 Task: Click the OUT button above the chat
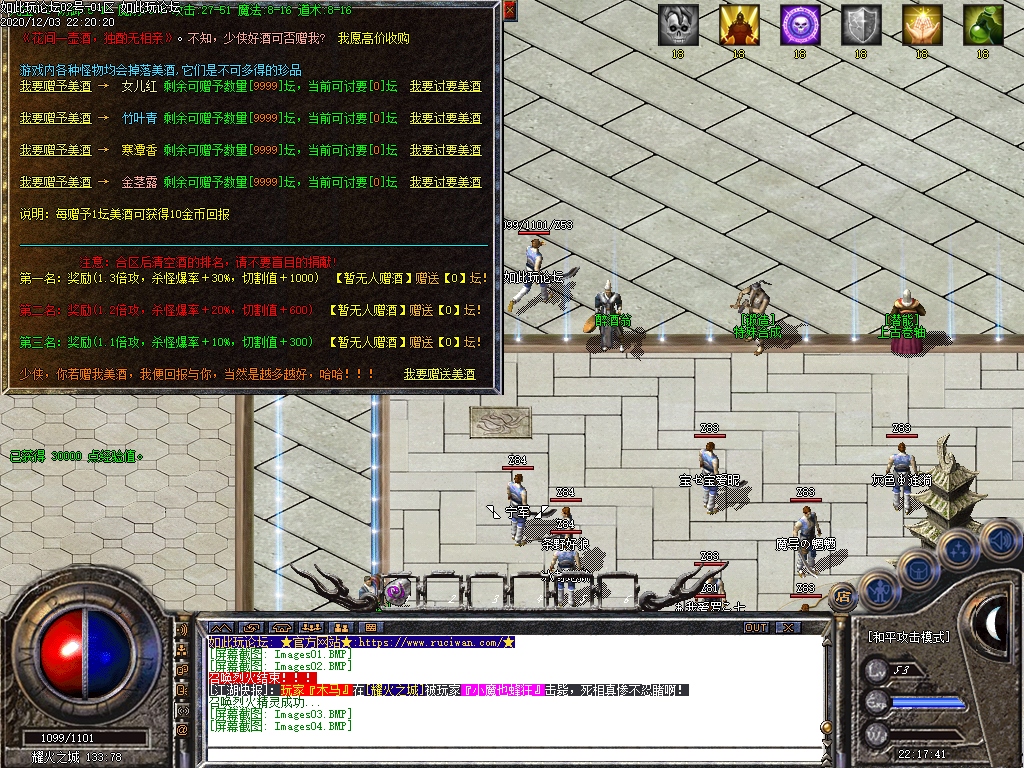756,627
